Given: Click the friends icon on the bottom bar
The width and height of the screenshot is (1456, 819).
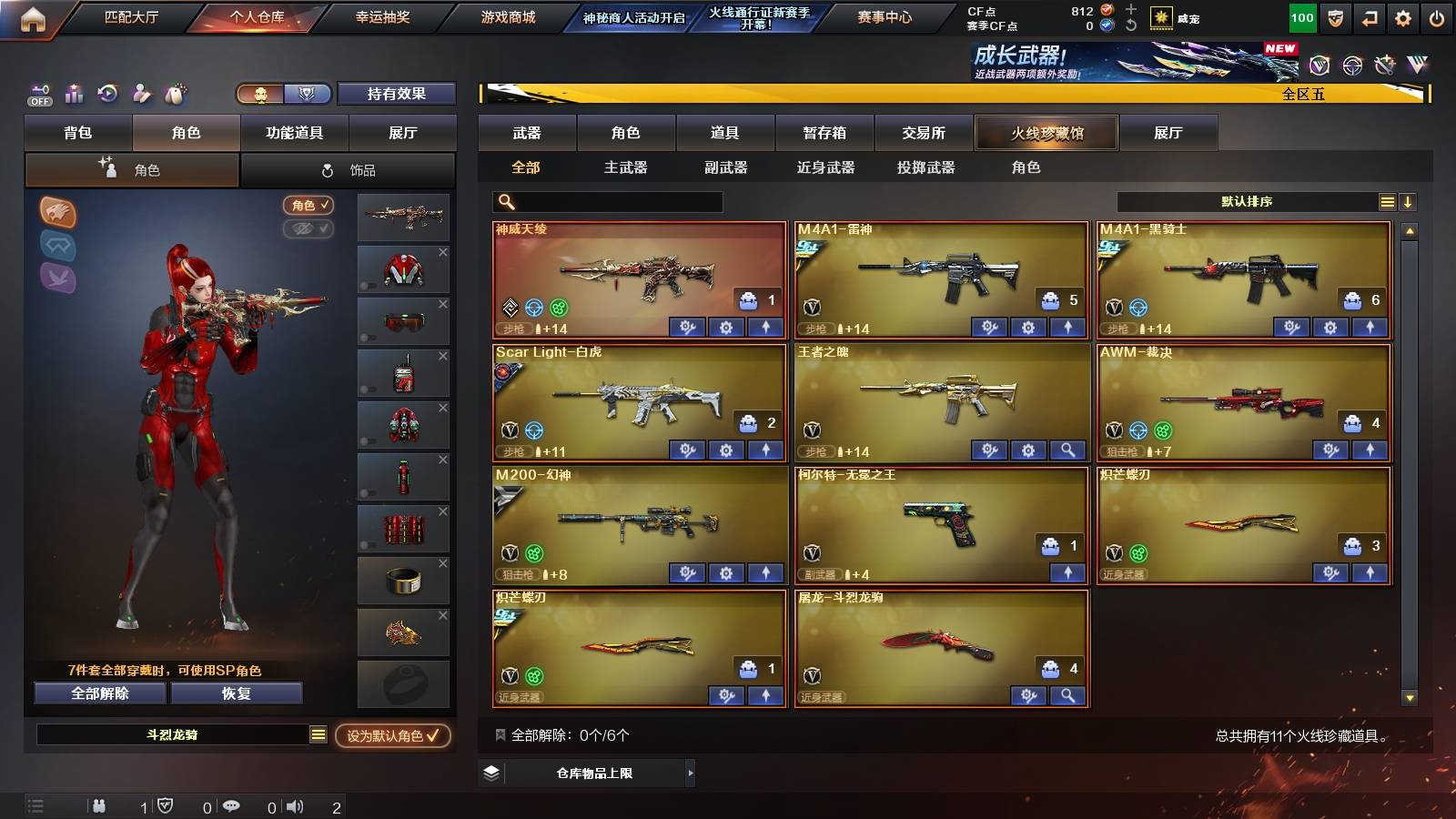Looking at the screenshot, I should pyautogui.click(x=98, y=806).
